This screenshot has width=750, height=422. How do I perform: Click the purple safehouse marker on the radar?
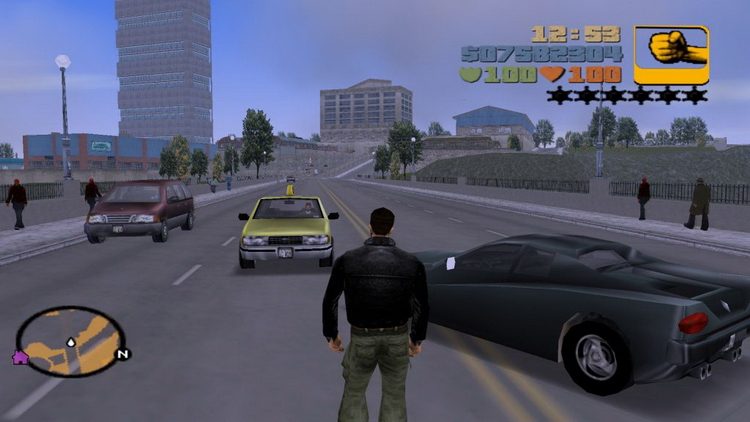19,357
